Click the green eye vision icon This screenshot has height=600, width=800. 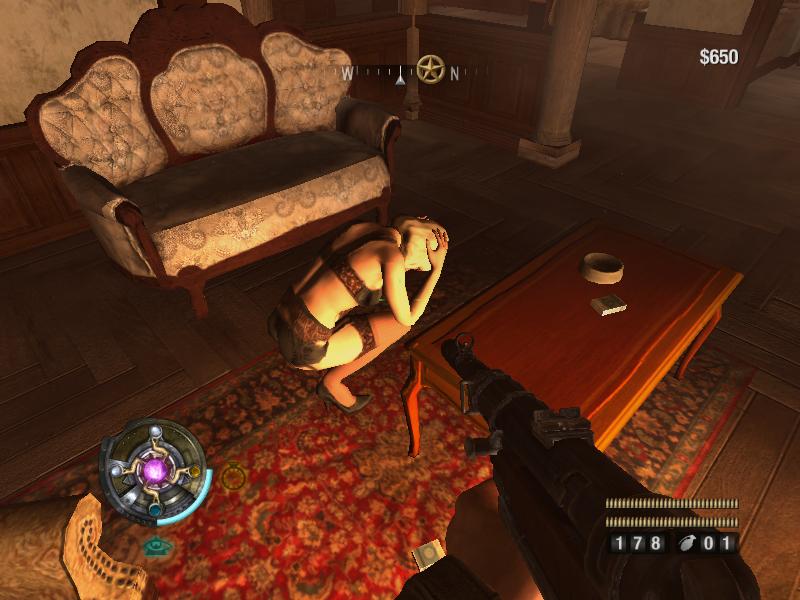click(x=153, y=546)
